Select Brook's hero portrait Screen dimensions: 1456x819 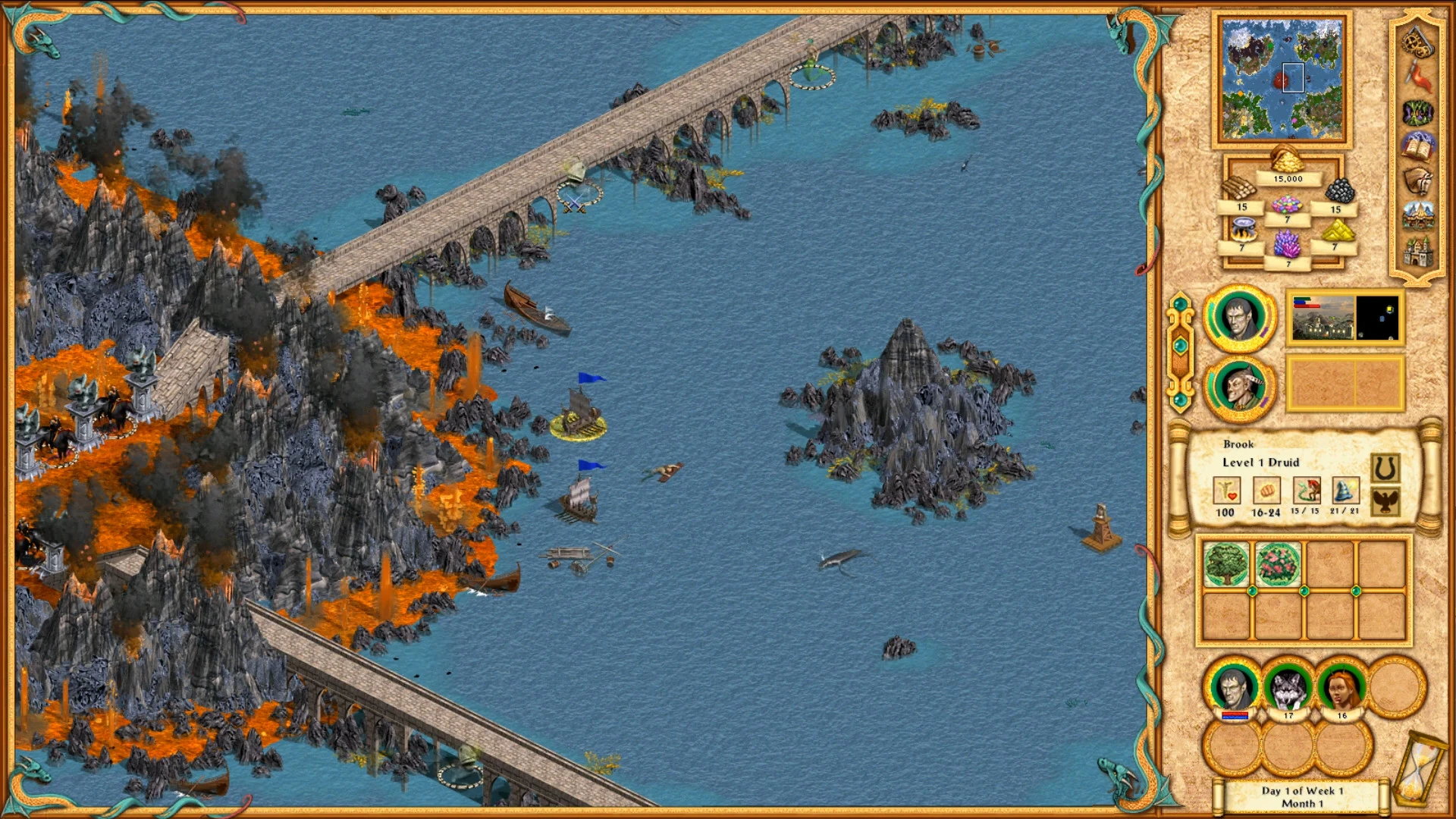click(x=1241, y=387)
